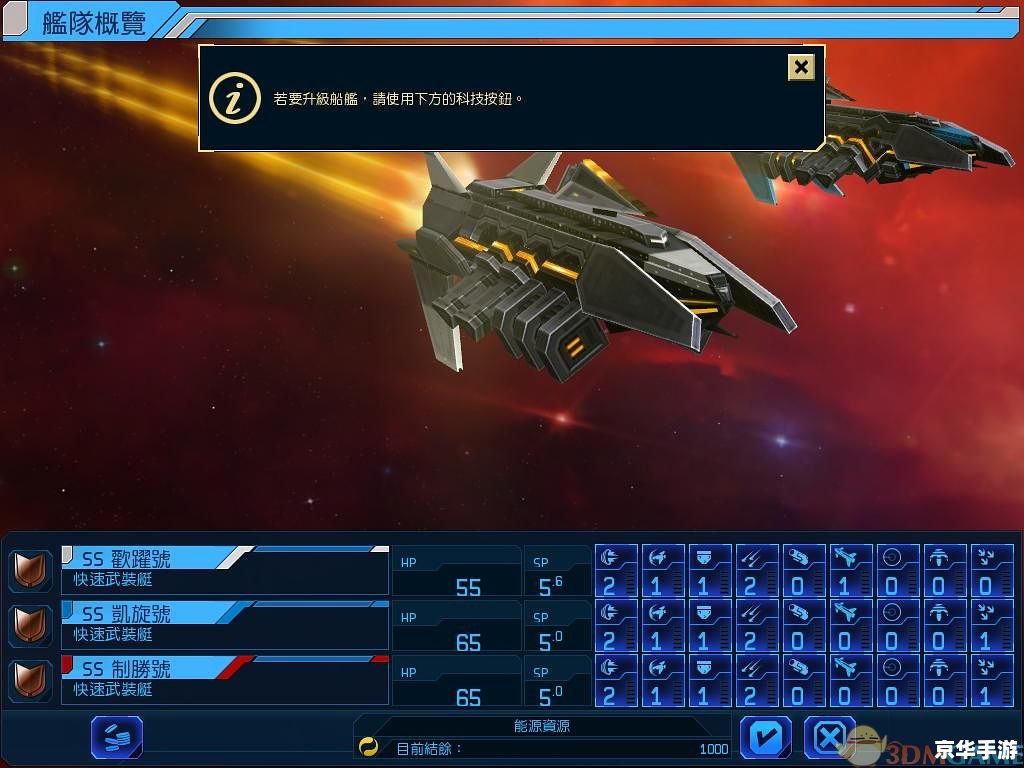Select ship SS 凱旋號

click(225, 624)
